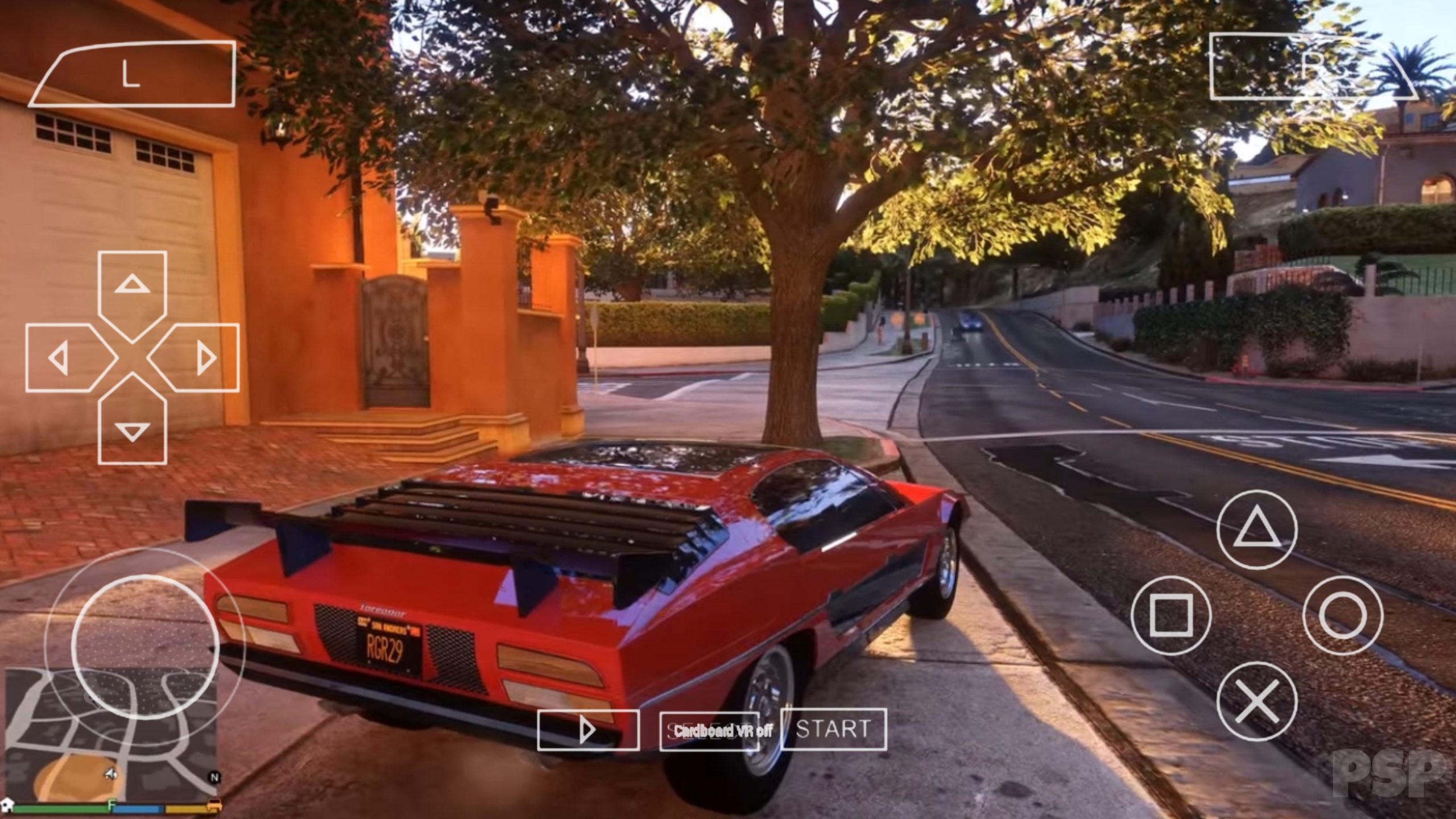
Task: Tap the minimap in the corner
Action: pyautogui.click(x=114, y=734)
